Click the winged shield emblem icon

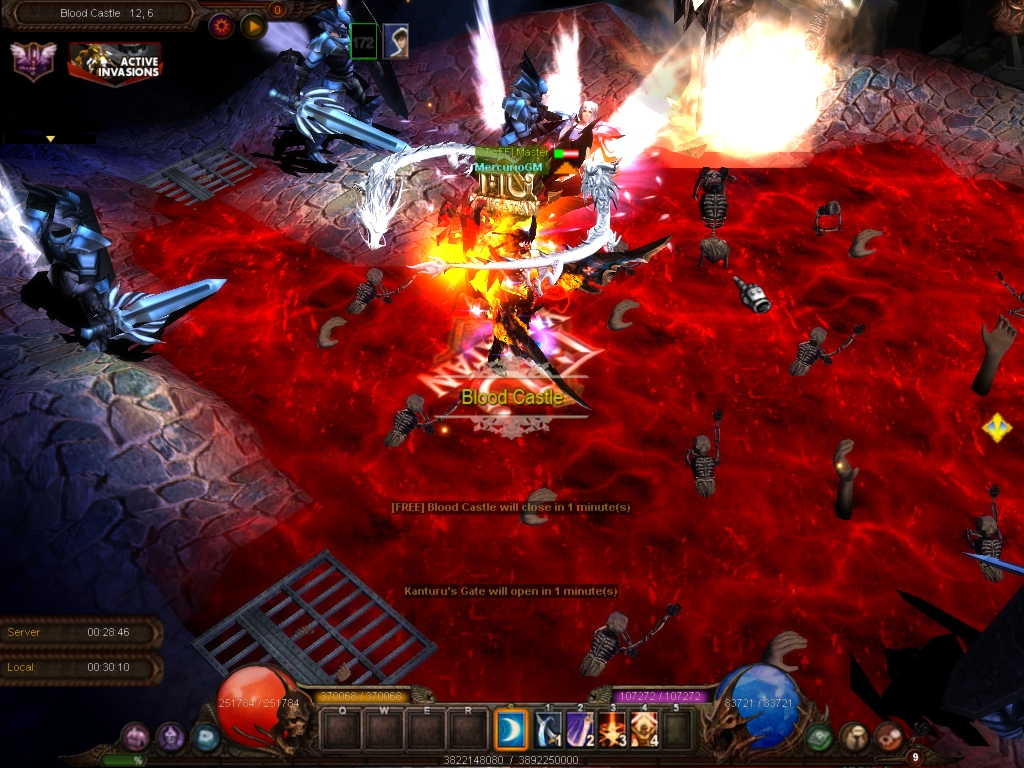(x=32, y=62)
